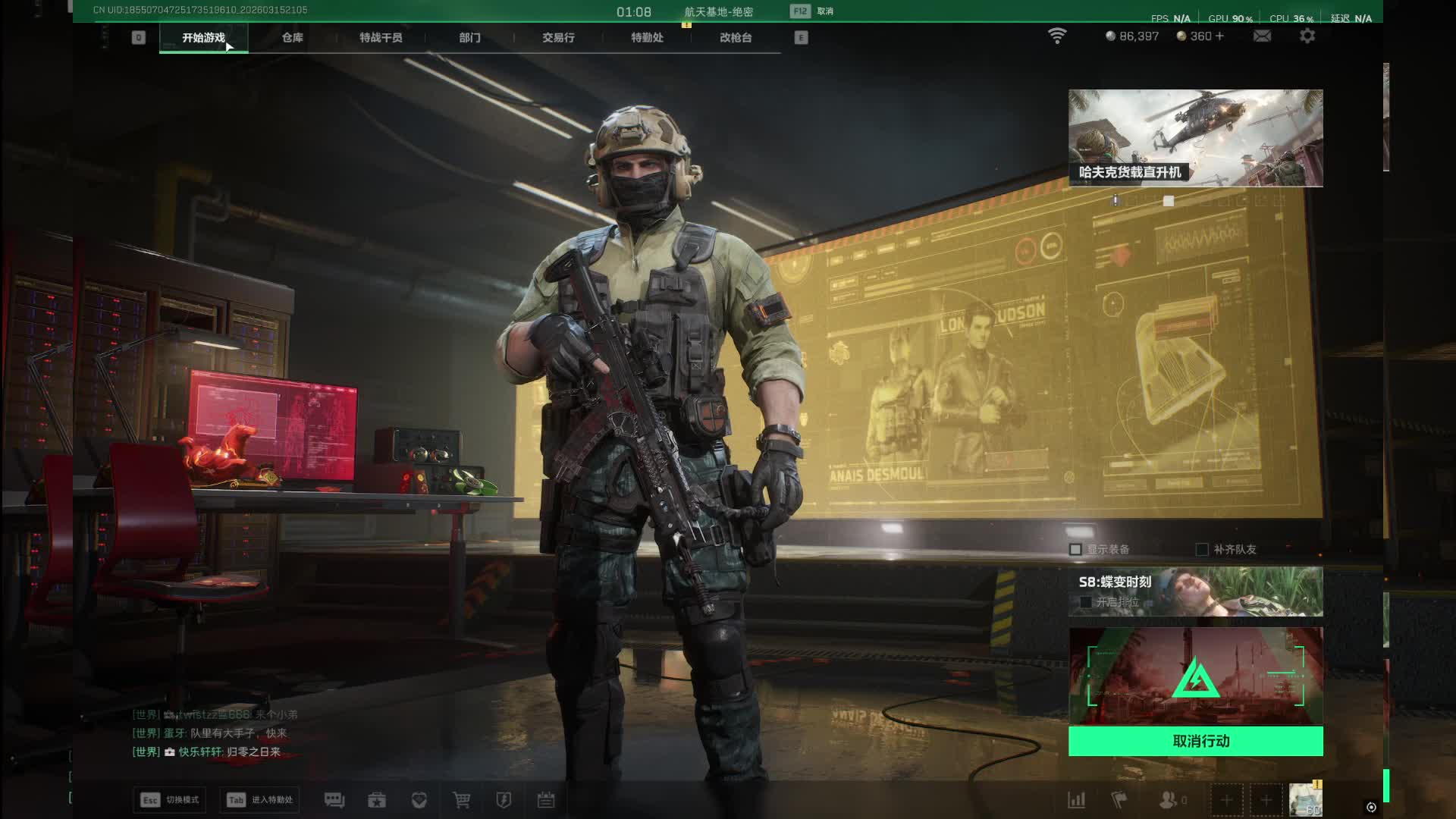Select the 特勤处 tab in the top bar
Screen dimensions: 1456x819
pyautogui.click(x=647, y=37)
